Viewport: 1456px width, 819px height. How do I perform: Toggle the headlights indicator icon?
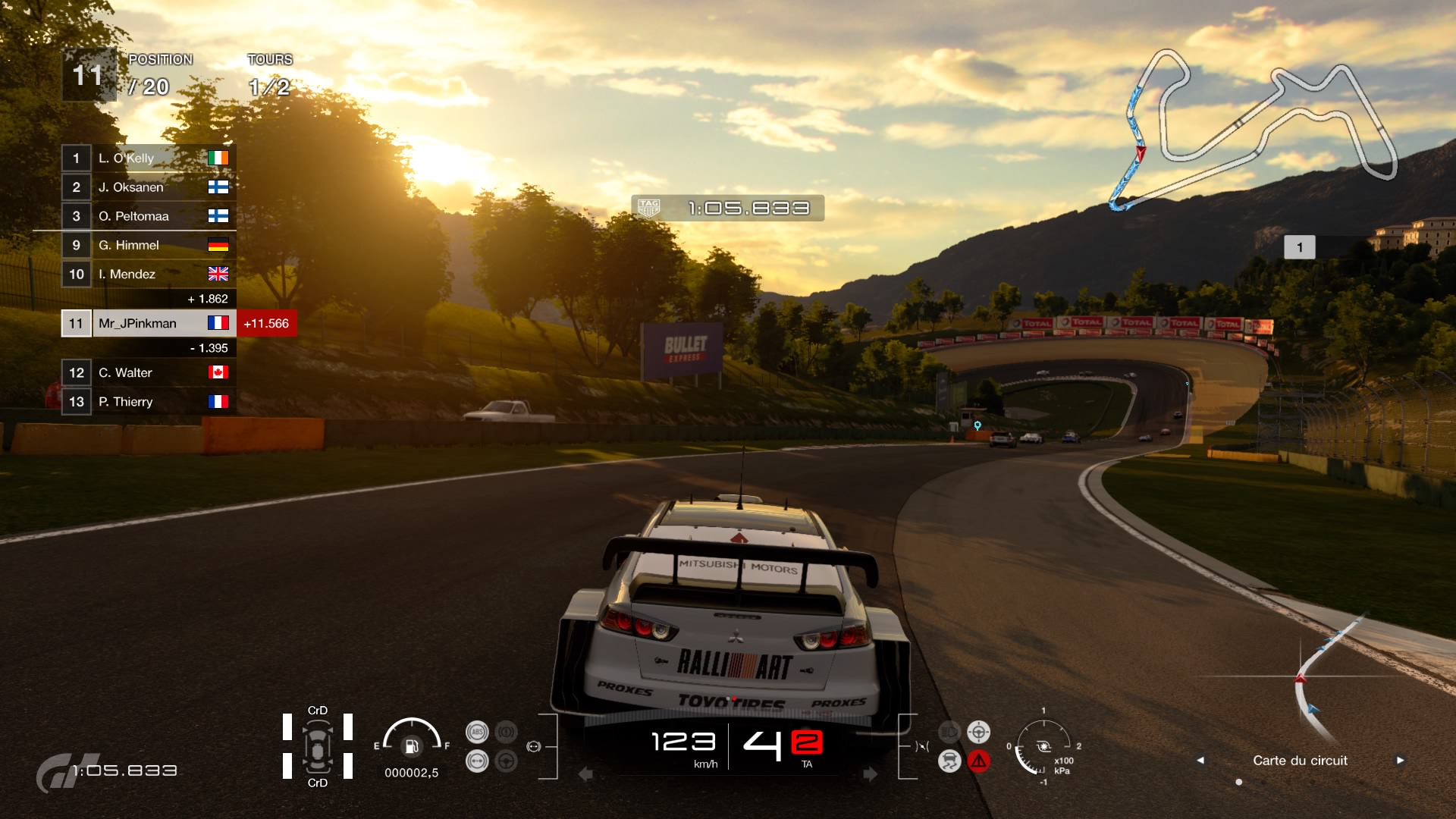click(948, 730)
